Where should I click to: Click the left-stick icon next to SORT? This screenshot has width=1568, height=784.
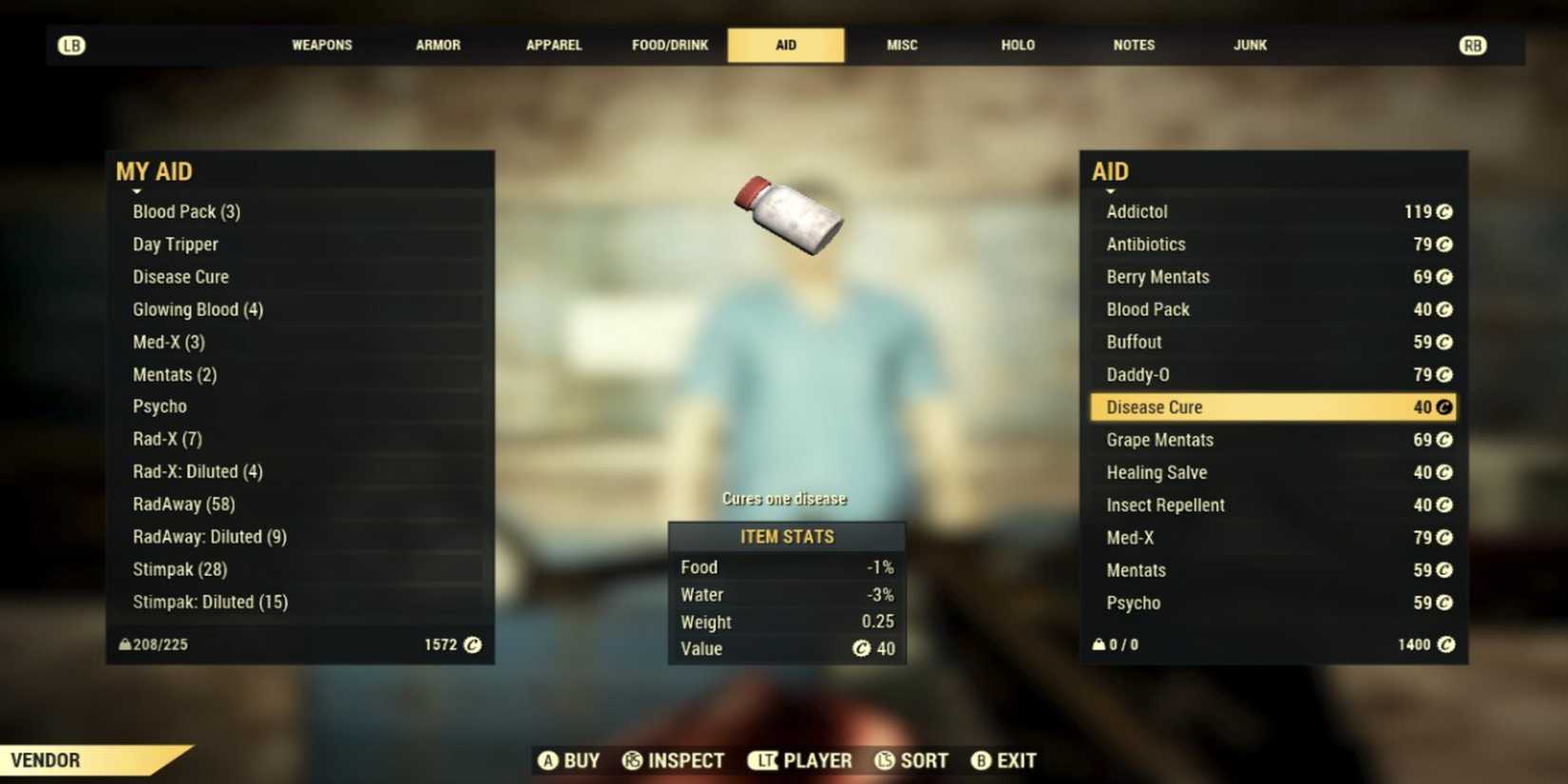point(884,760)
